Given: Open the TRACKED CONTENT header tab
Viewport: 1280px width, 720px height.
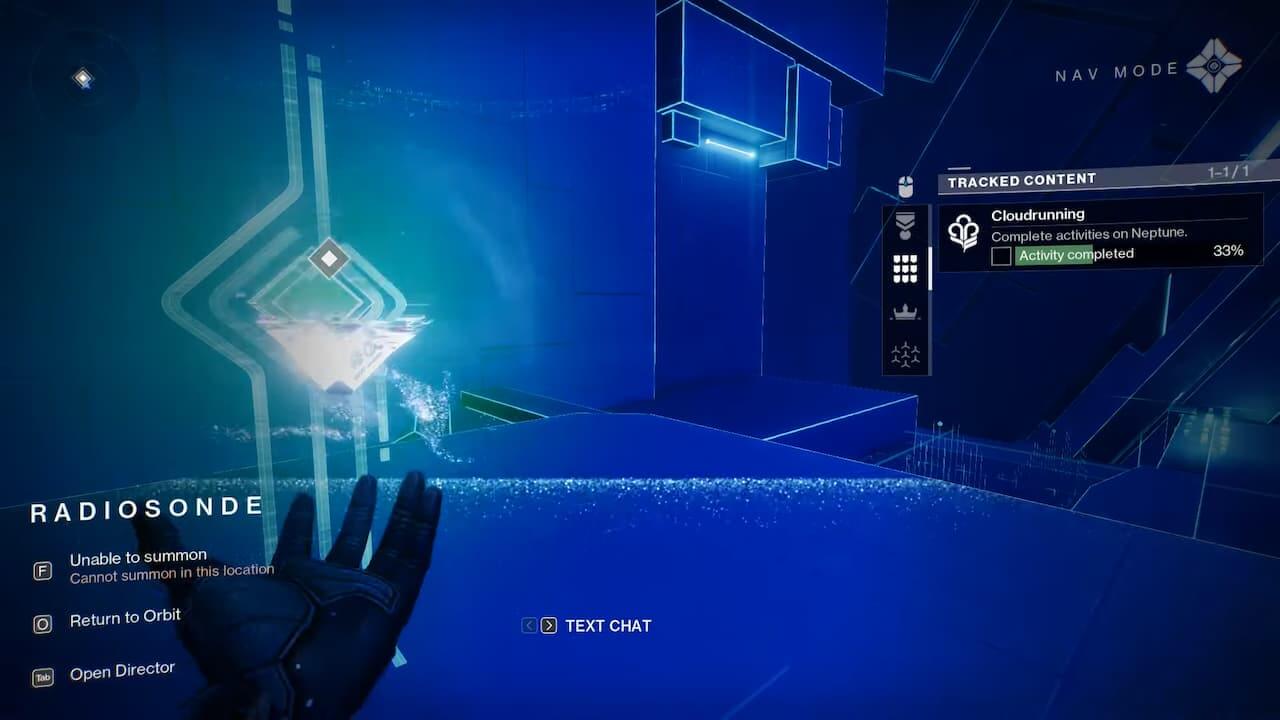Looking at the screenshot, I should click(x=1021, y=181).
